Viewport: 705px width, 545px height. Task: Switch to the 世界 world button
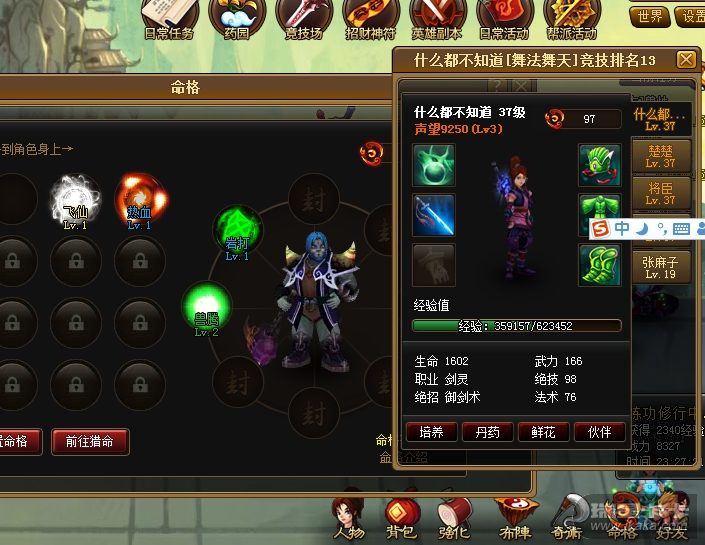pyautogui.click(x=649, y=17)
